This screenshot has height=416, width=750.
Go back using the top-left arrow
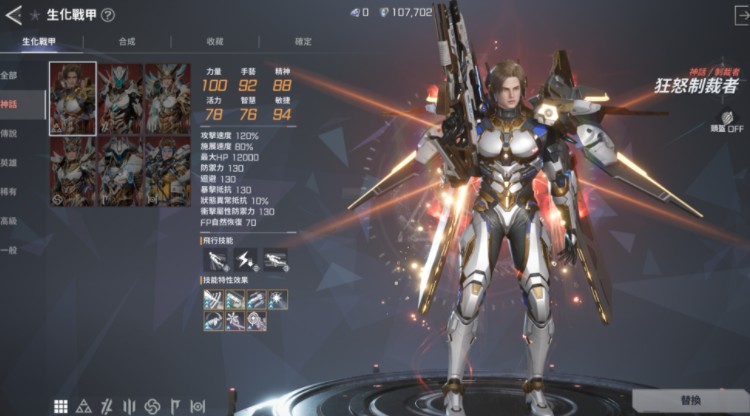tap(13, 15)
